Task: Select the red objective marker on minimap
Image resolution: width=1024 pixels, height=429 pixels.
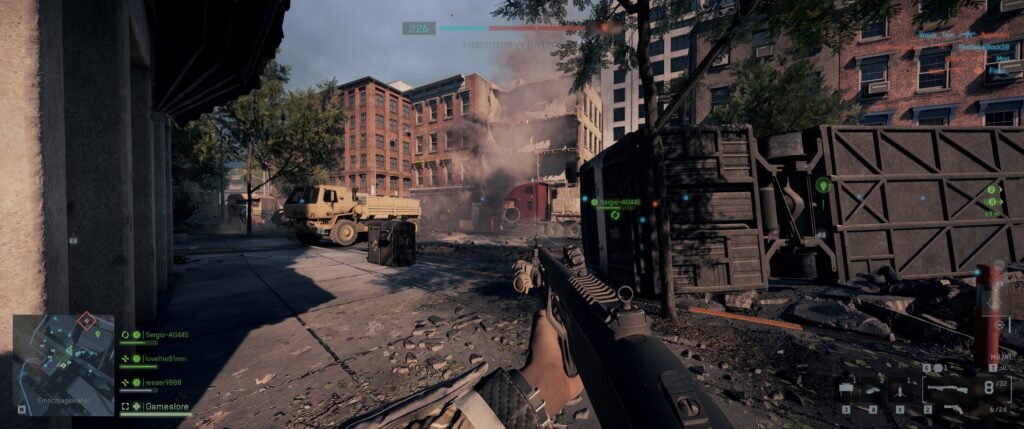Action: click(x=87, y=321)
